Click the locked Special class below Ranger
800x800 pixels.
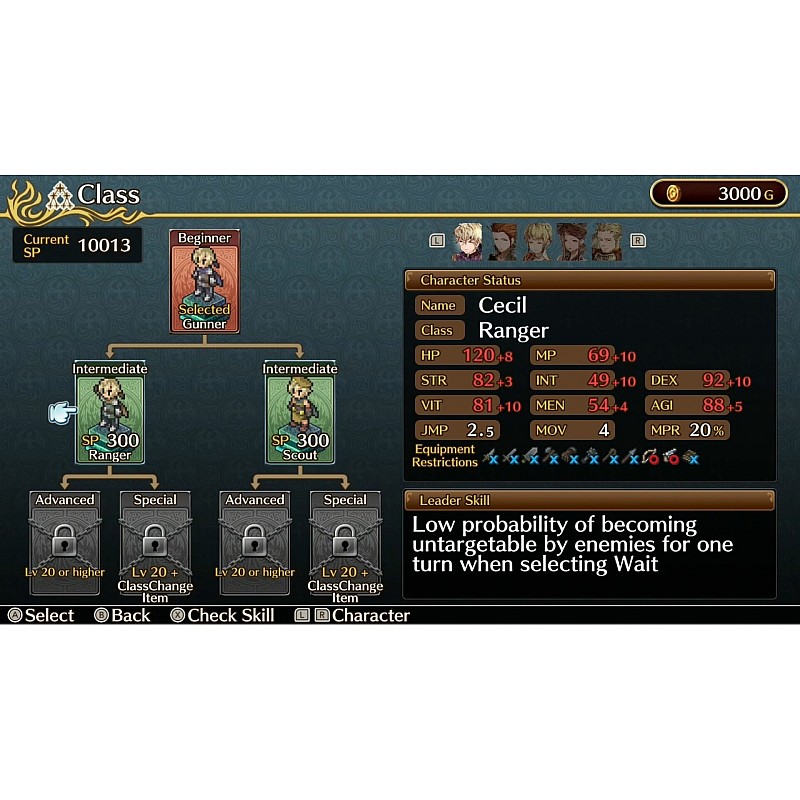click(154, 542)
